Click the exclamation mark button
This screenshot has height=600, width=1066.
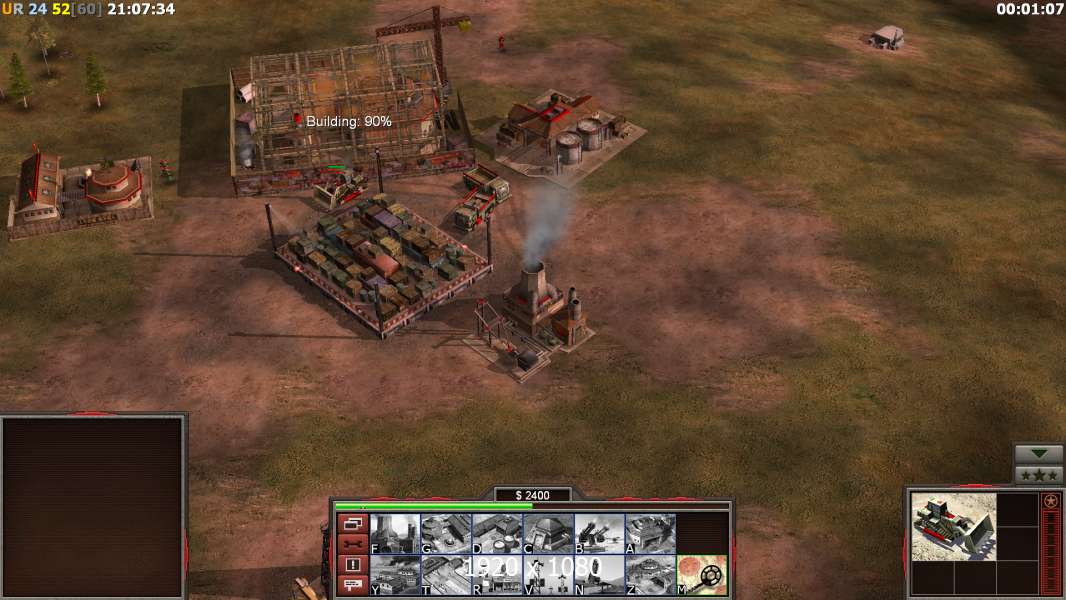(x=352, y=565)
